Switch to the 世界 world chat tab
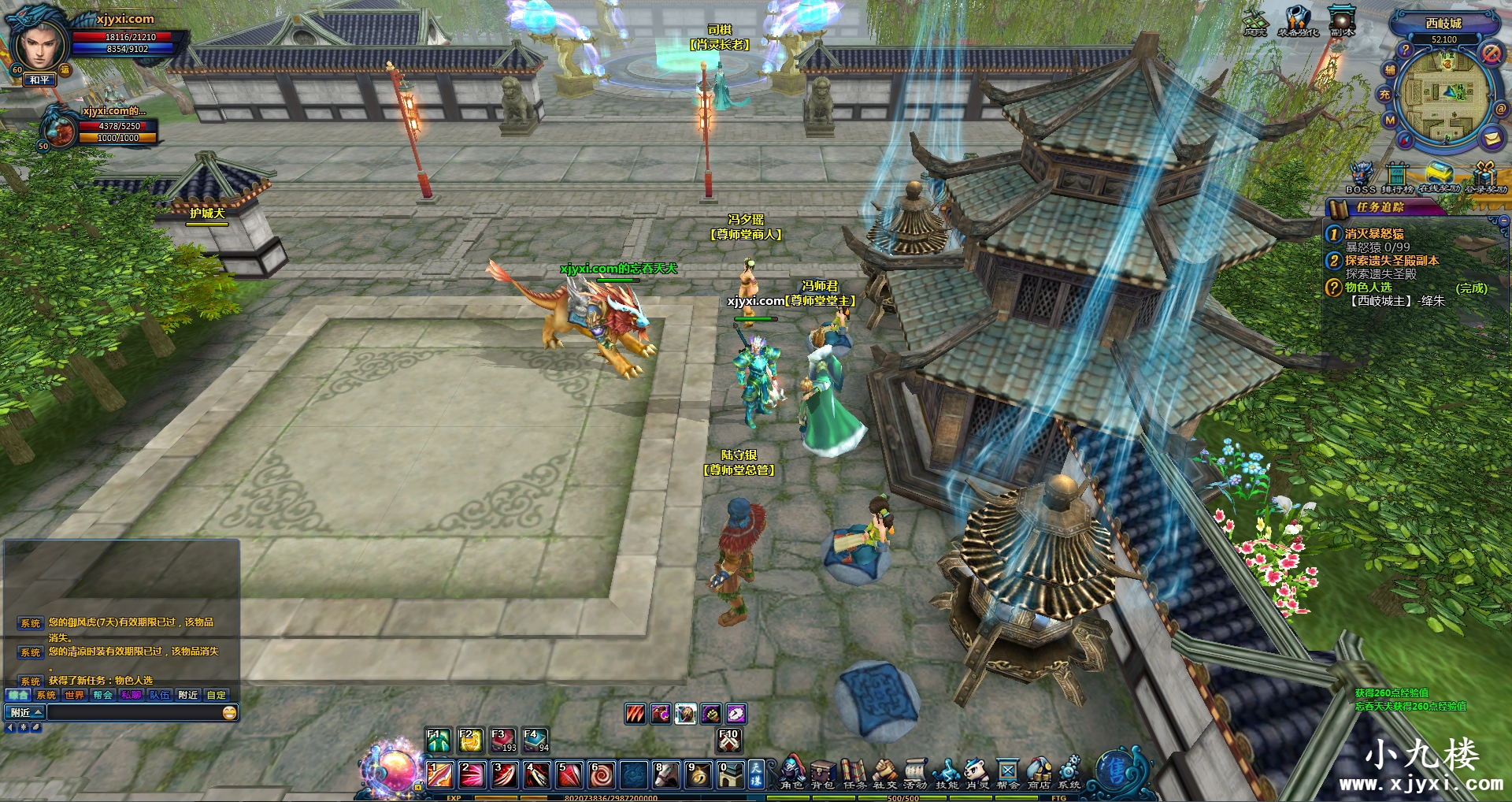Image resolution: width=1512 pixels, height=802 pixels. [75, 695]
